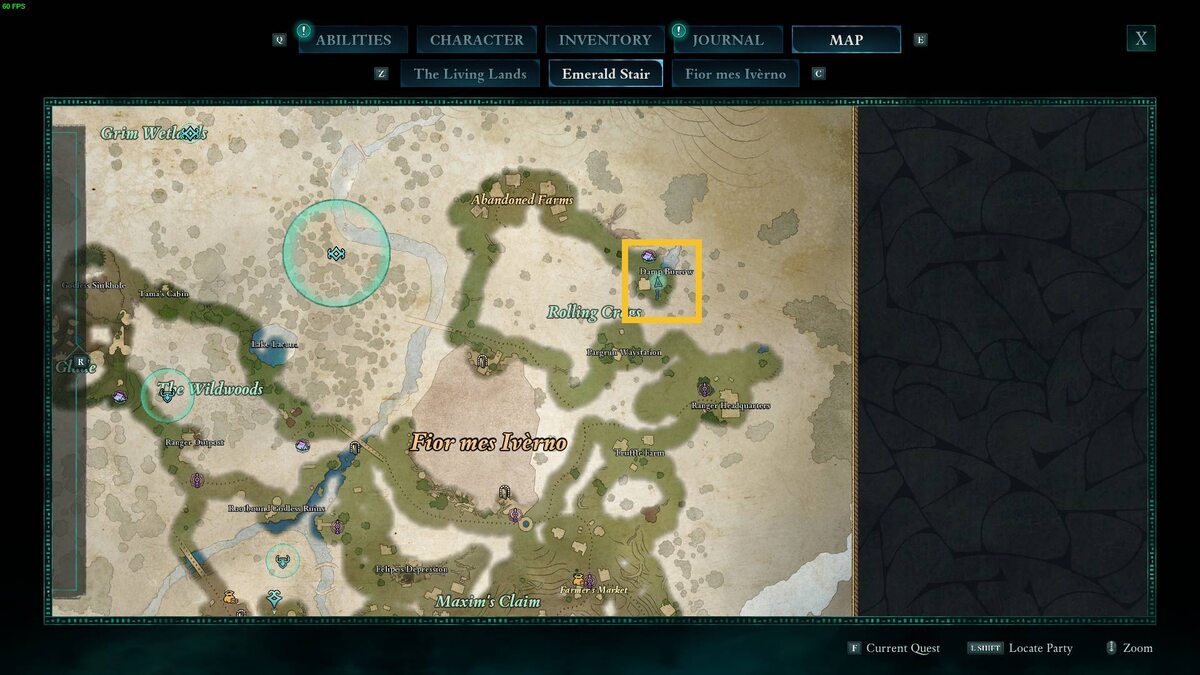Viewport: 1200px width, 675px height.
Task: Click the Pargrun Waystation gate icon
Action: click(x=481, y=361)
